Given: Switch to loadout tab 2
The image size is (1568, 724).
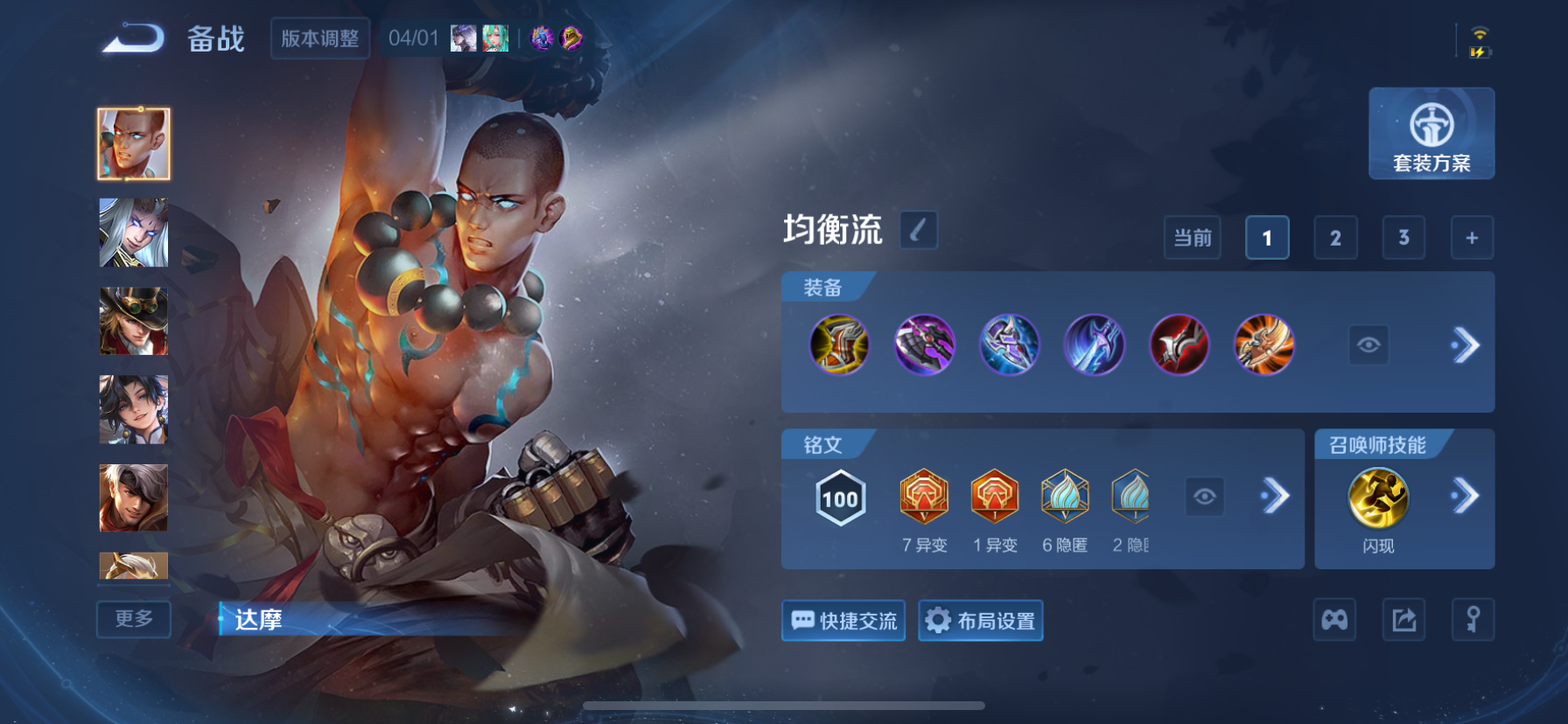Looking at the screenshot, I should (x=1334, y=237).
